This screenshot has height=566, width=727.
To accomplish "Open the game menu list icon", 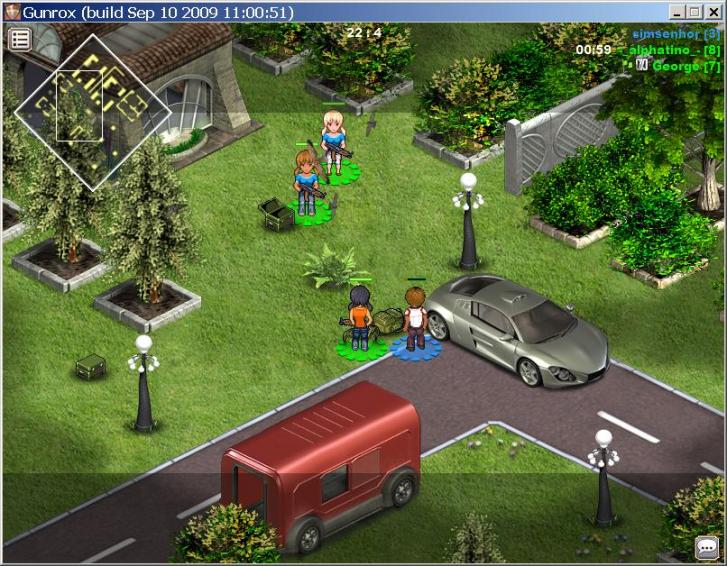I will coord(20,39).
